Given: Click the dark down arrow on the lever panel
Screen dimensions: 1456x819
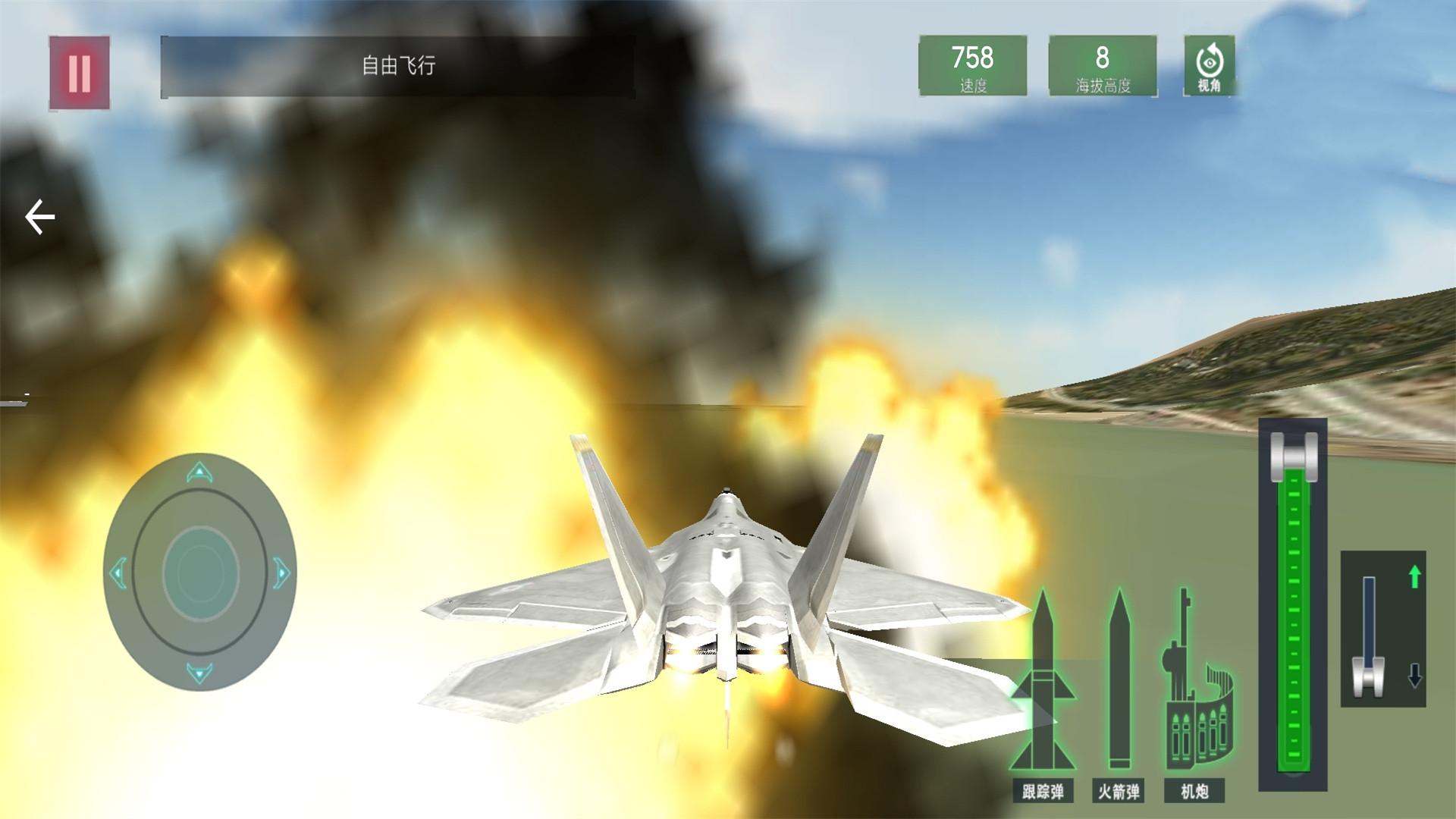Looking at the screenshot, I should [x=1414, y=674].
